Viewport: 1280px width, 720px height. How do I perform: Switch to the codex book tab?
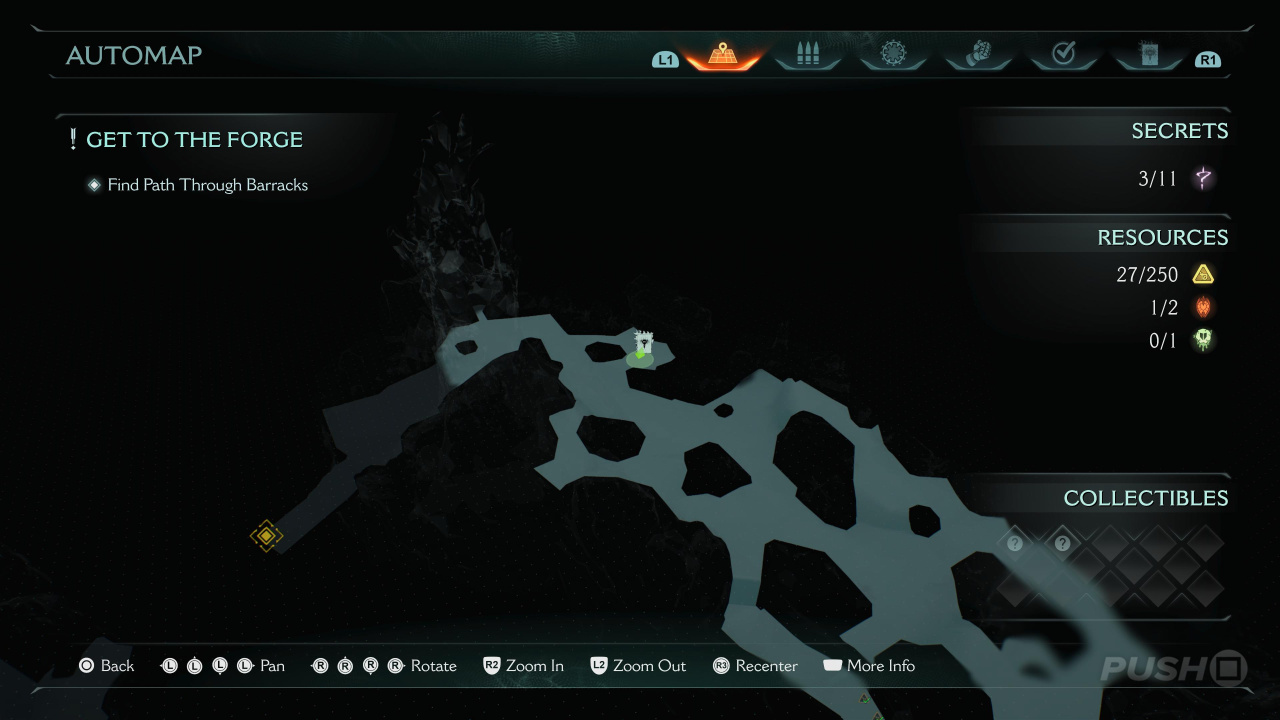1148,55
